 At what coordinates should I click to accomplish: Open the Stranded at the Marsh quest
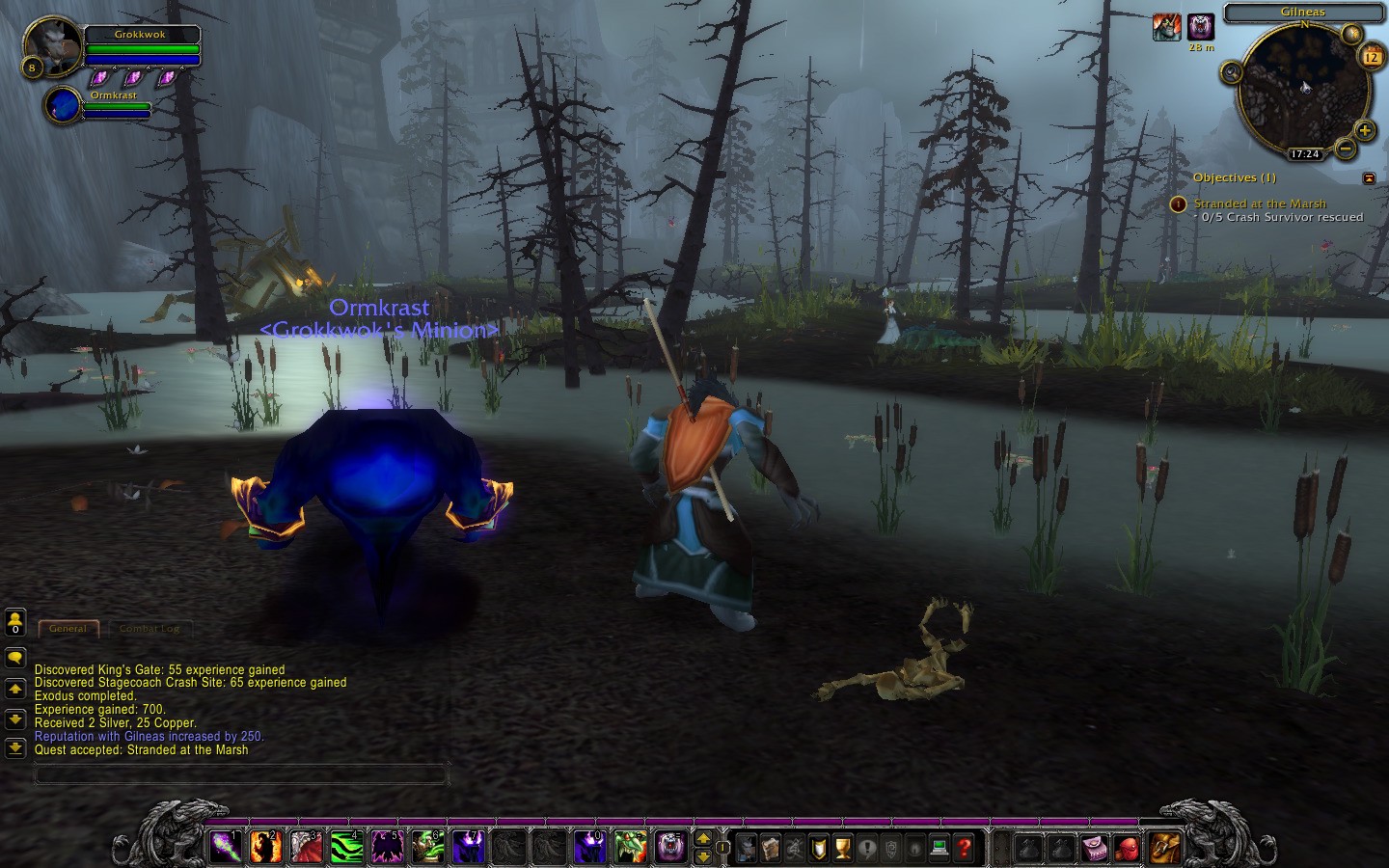click(1259, 203)
